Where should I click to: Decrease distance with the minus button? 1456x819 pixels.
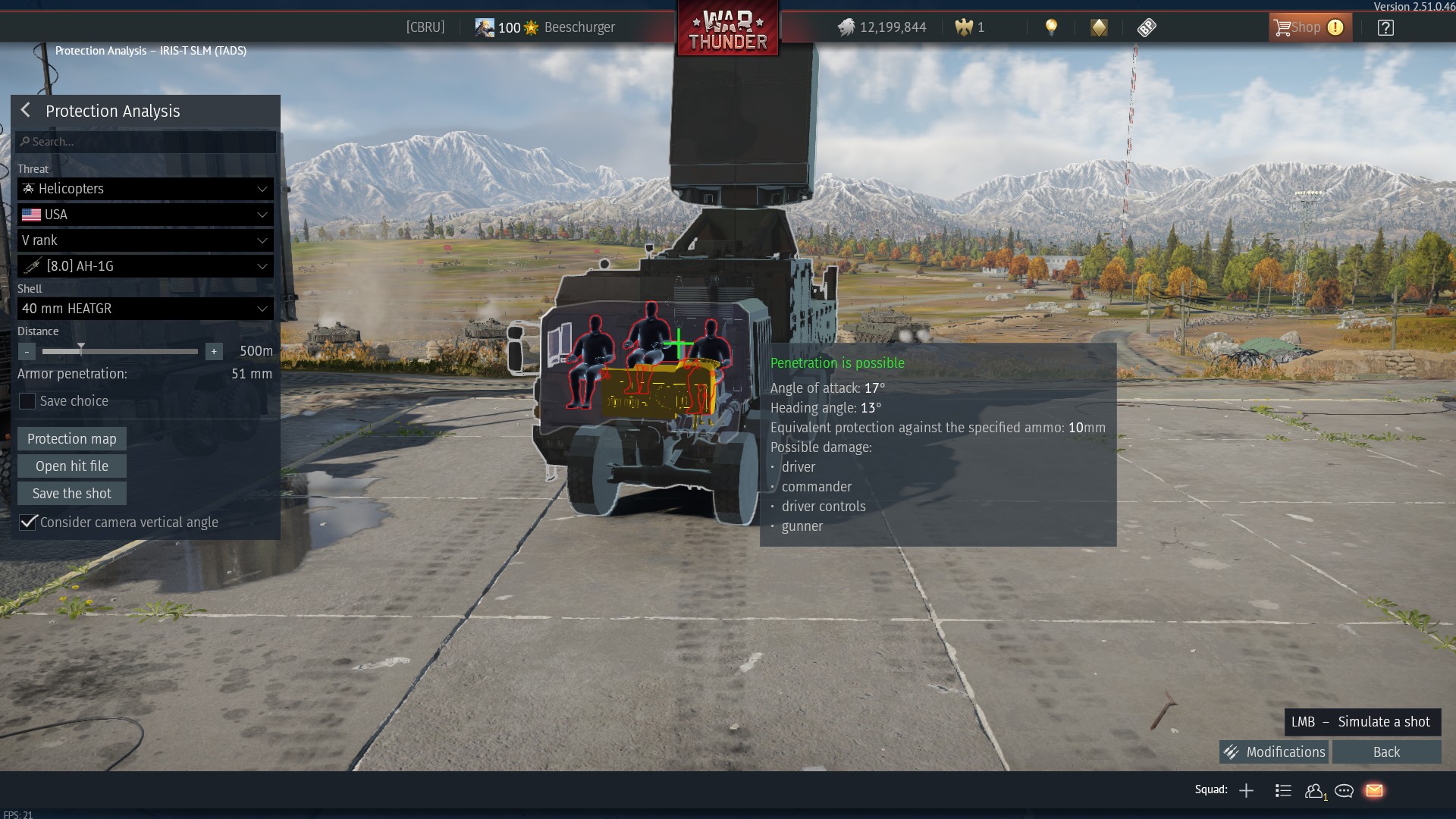(27, 352)
